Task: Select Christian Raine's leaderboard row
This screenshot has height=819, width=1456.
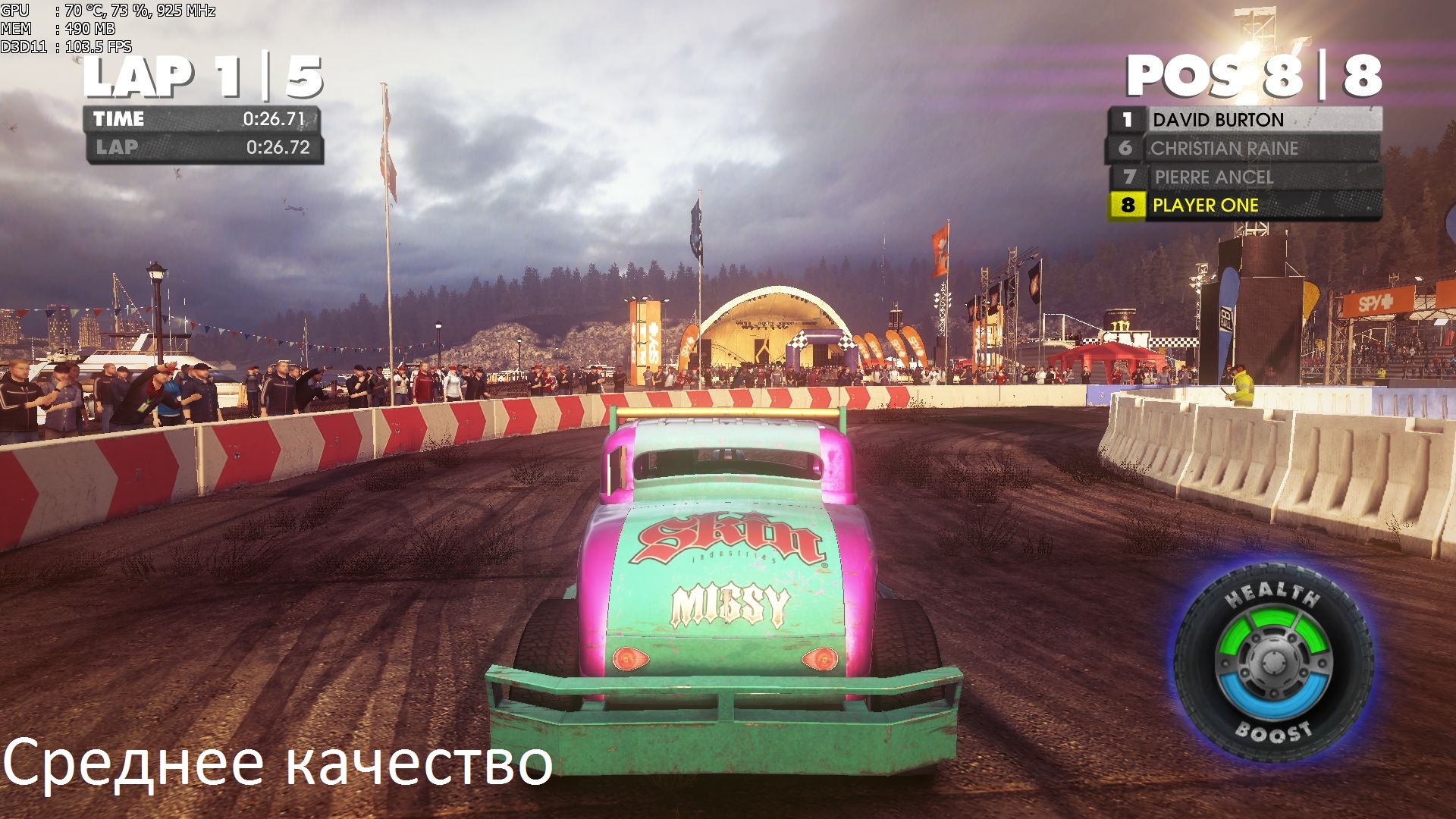Action: click(1244, 149)
